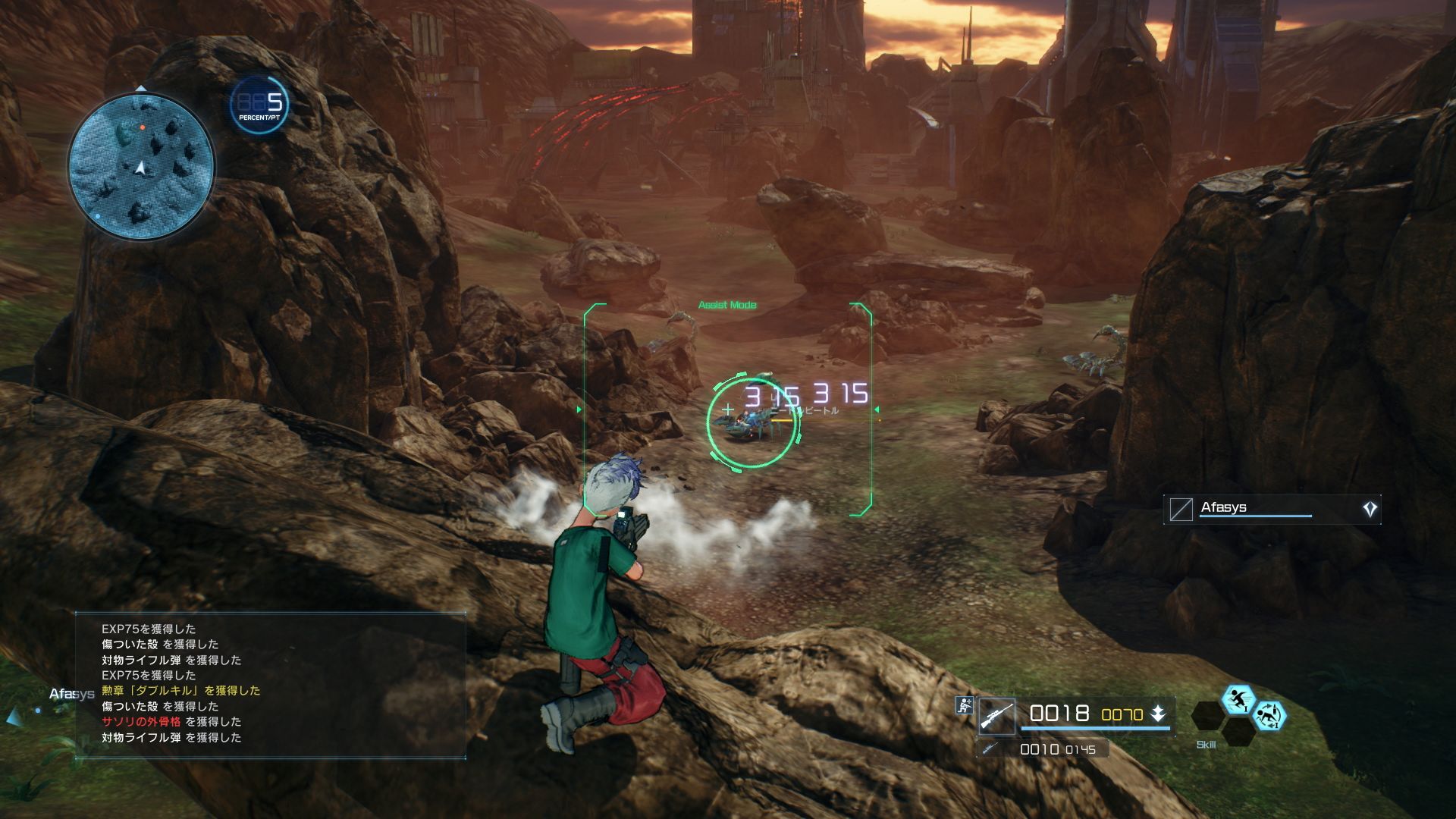Select the Afasys party member panel
This screenshot has height=819, width=1456.
pos(1272,510)
